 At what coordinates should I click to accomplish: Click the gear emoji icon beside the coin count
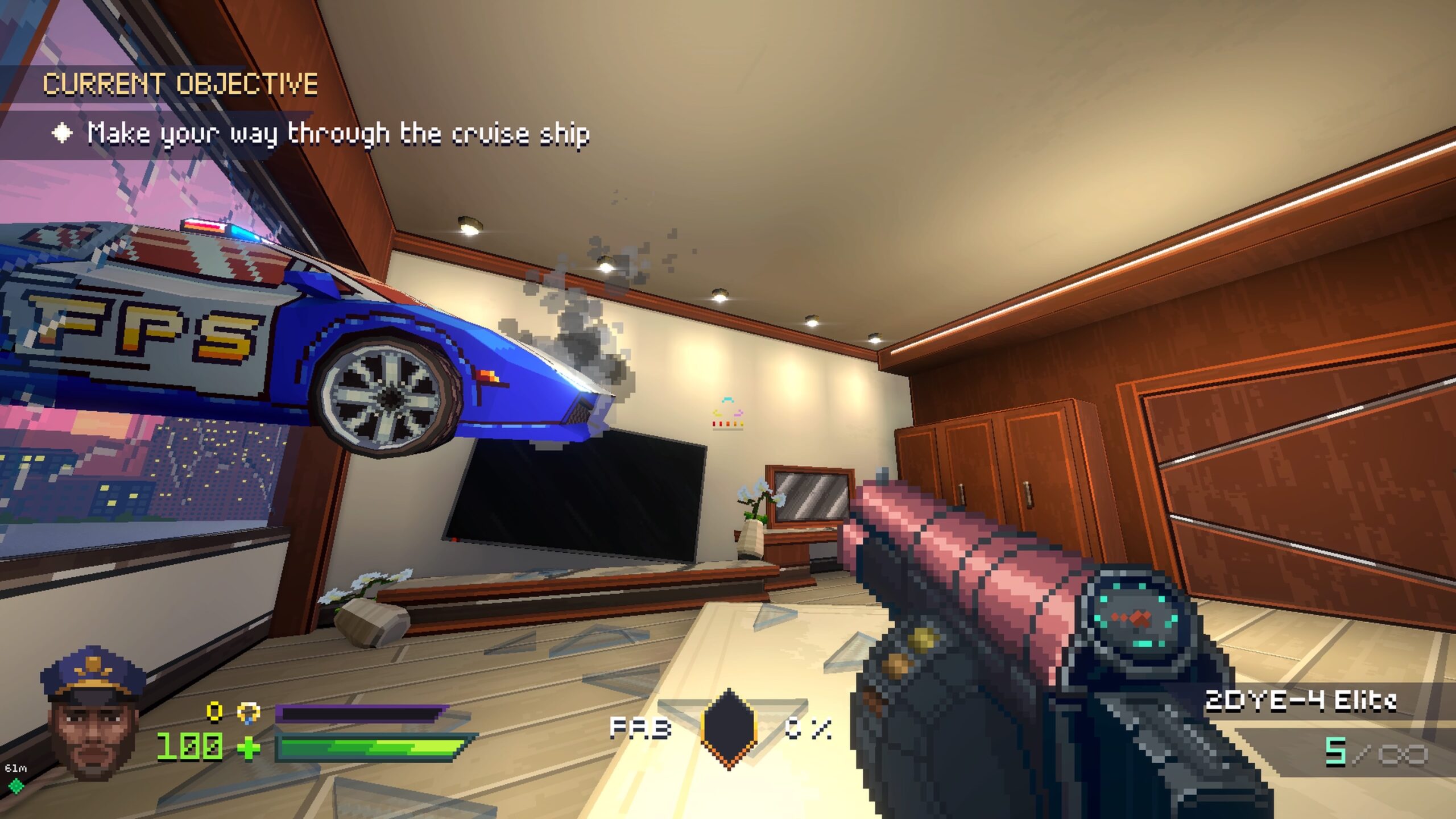click(x=249, y=713)
